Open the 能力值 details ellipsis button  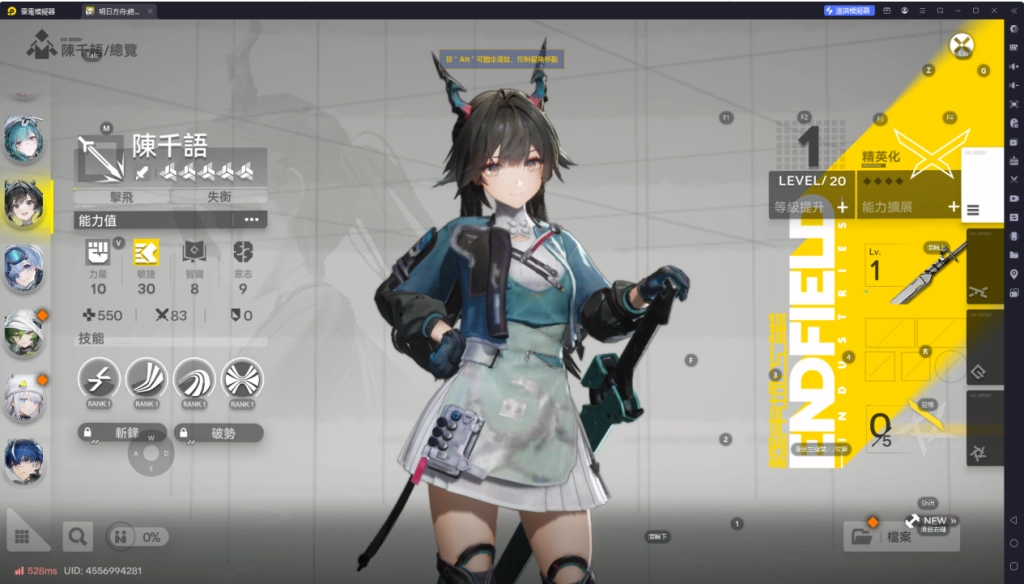(x=251, y=219)
